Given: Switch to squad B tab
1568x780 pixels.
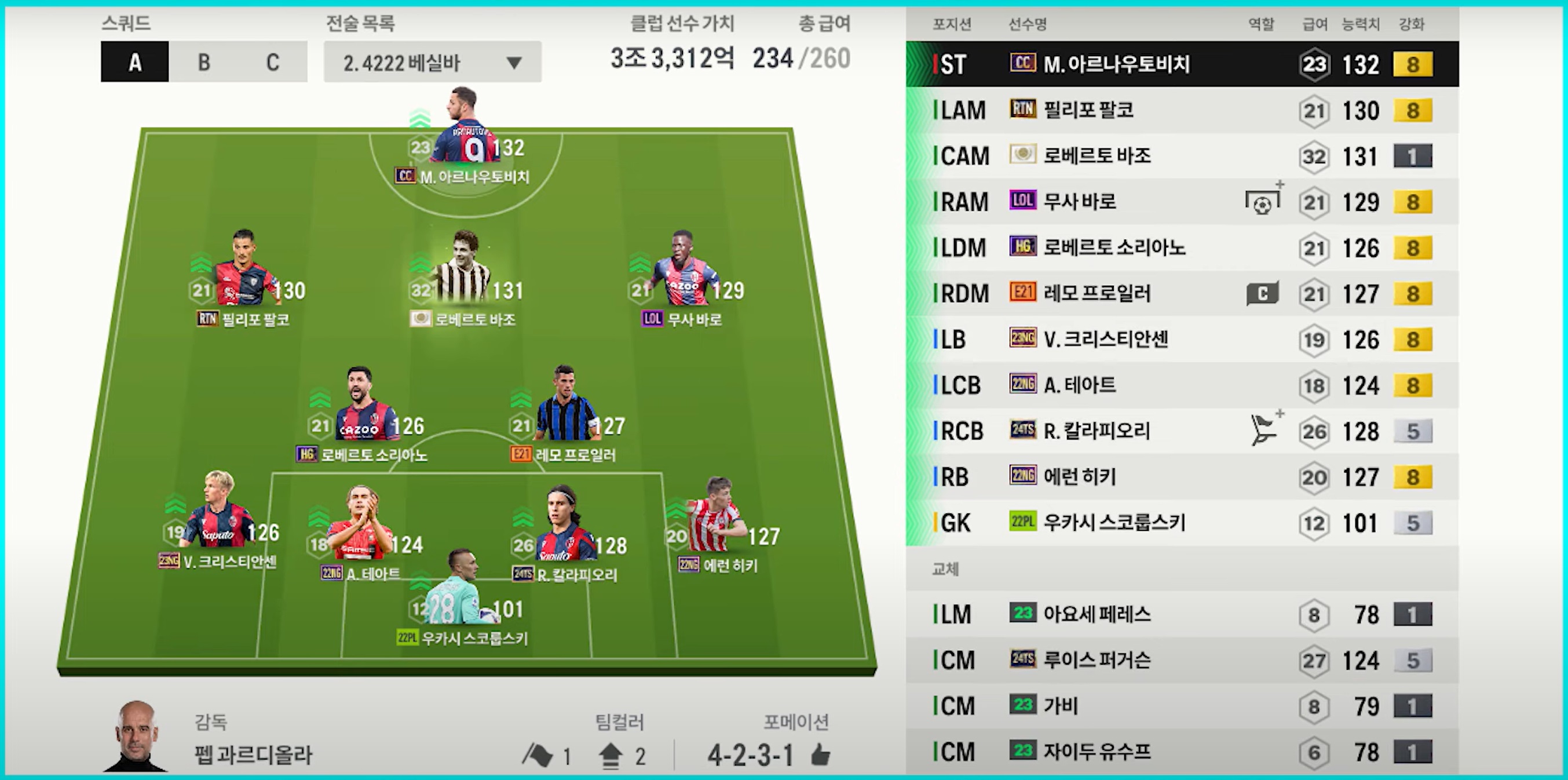Looking at the screenshot, I should (x=204, y=62).
